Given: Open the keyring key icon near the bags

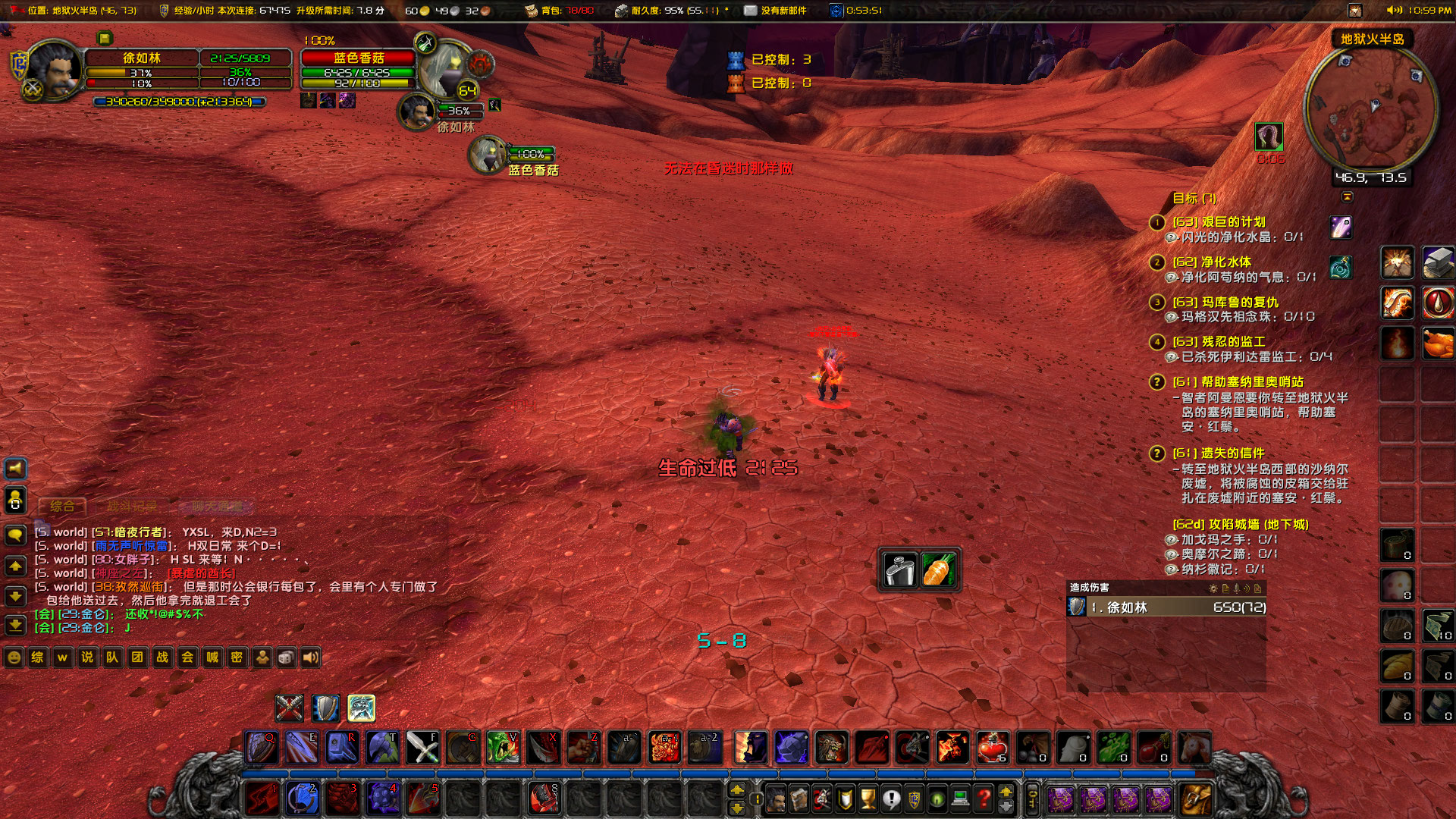Looking at the screenshot, I should (1031, 797).
